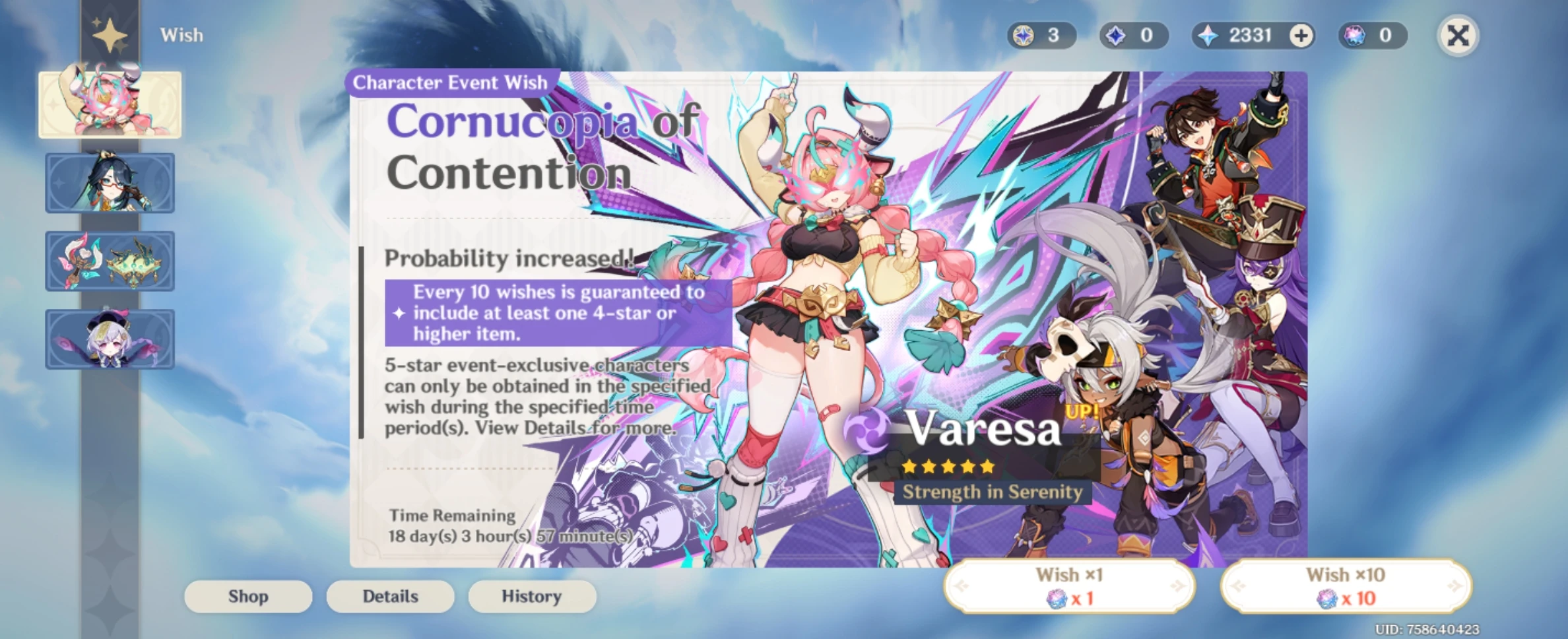Screen dimensions: 1568x639
Task: Open the Shop
Action: (247, 596)
